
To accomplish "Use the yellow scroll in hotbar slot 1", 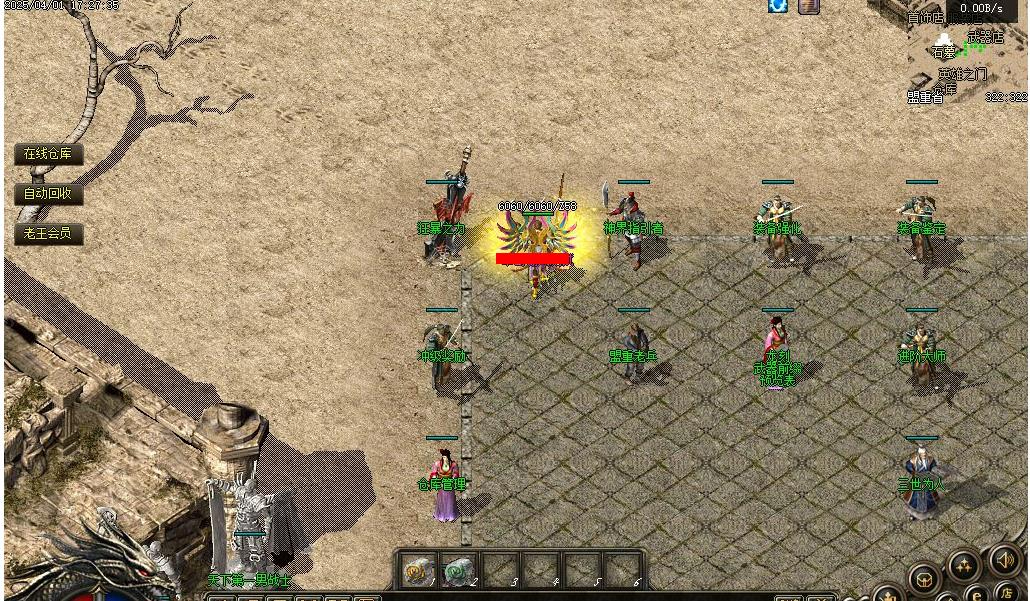I will click(x=416, y=571).
